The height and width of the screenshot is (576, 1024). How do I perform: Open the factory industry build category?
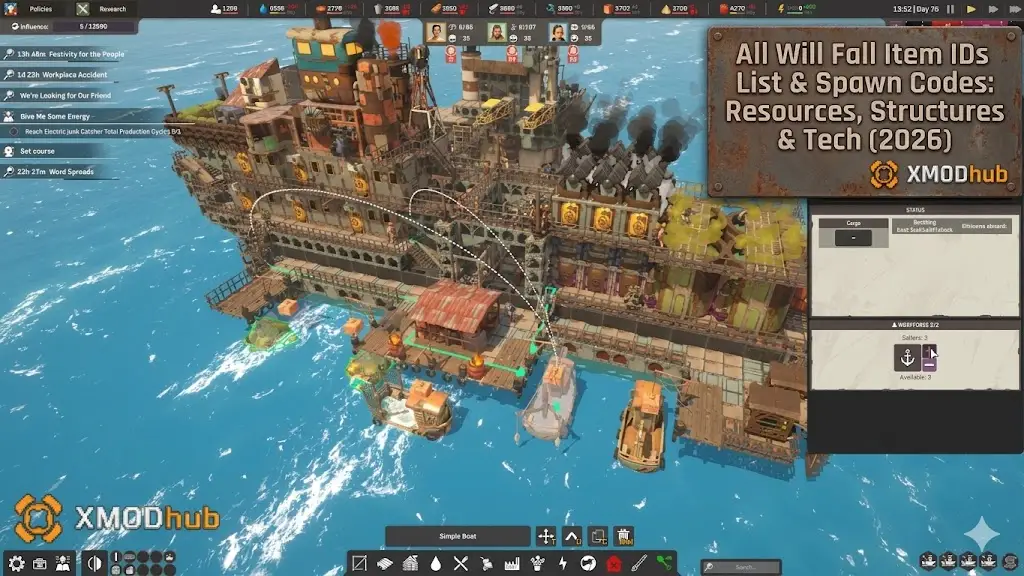point(513,564)
